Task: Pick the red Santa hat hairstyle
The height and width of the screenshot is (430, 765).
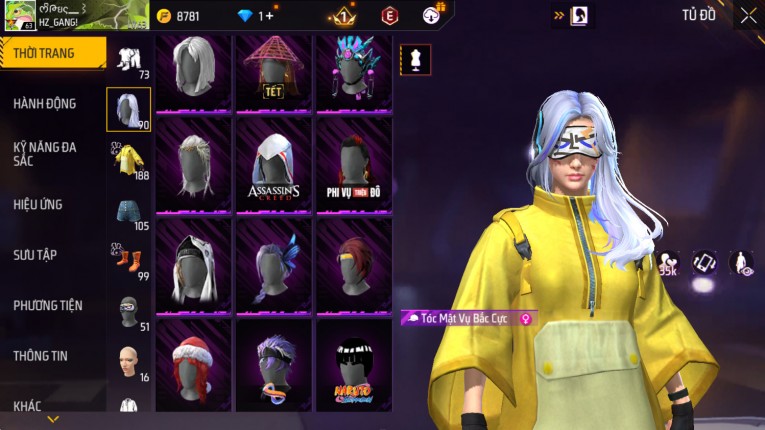Action: coord(194,365)
